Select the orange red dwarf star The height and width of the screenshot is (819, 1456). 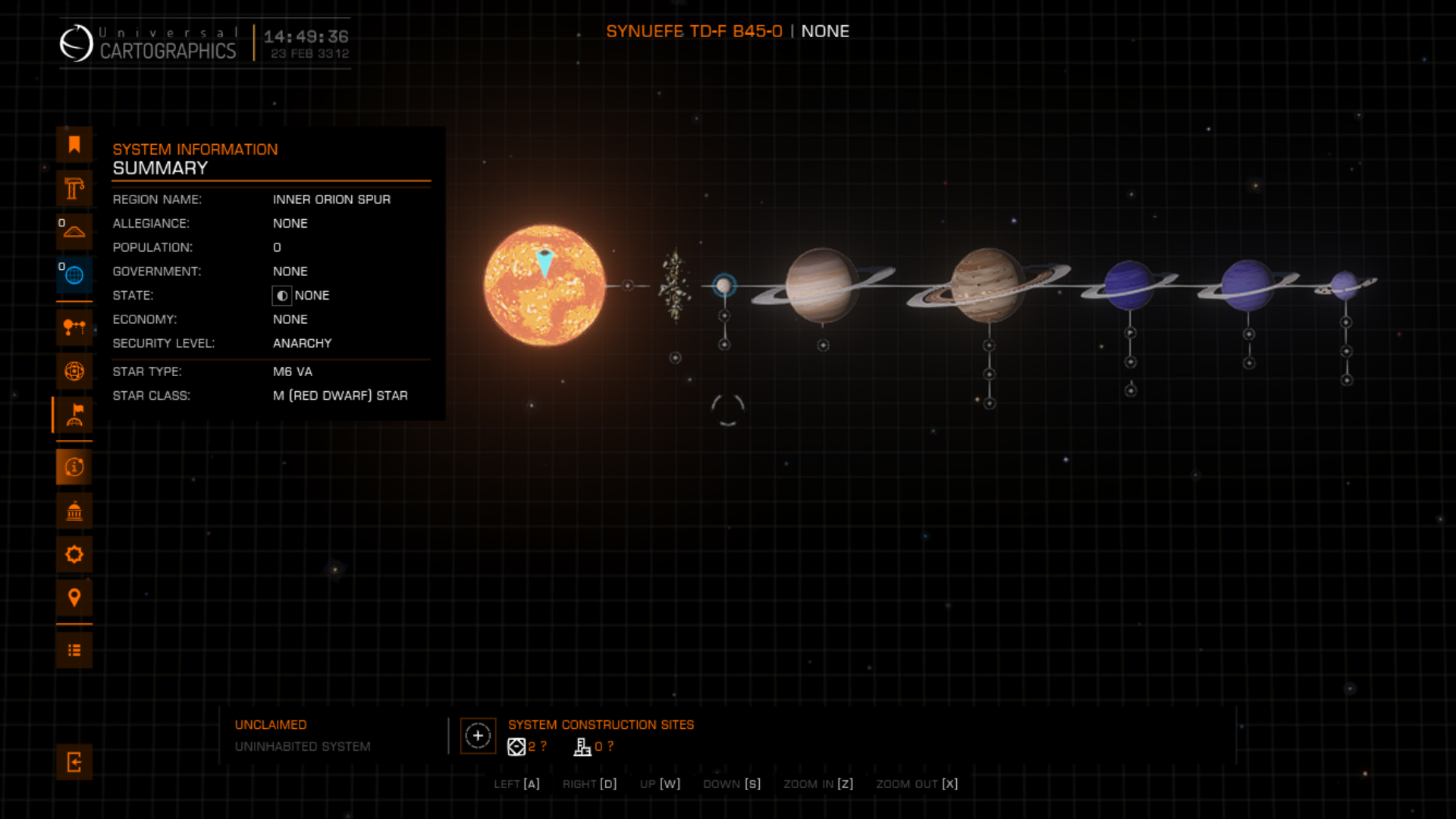tap(544, 286)
